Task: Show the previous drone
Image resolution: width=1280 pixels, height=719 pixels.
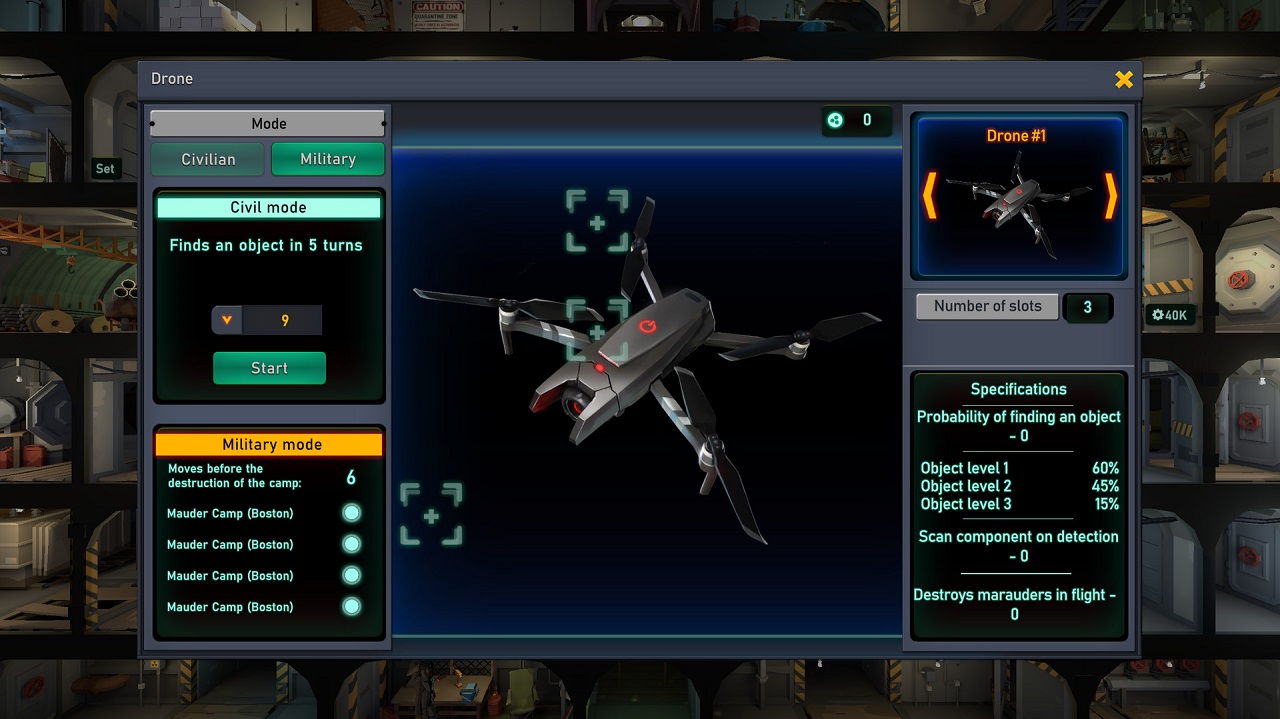Action: (929, 196)
